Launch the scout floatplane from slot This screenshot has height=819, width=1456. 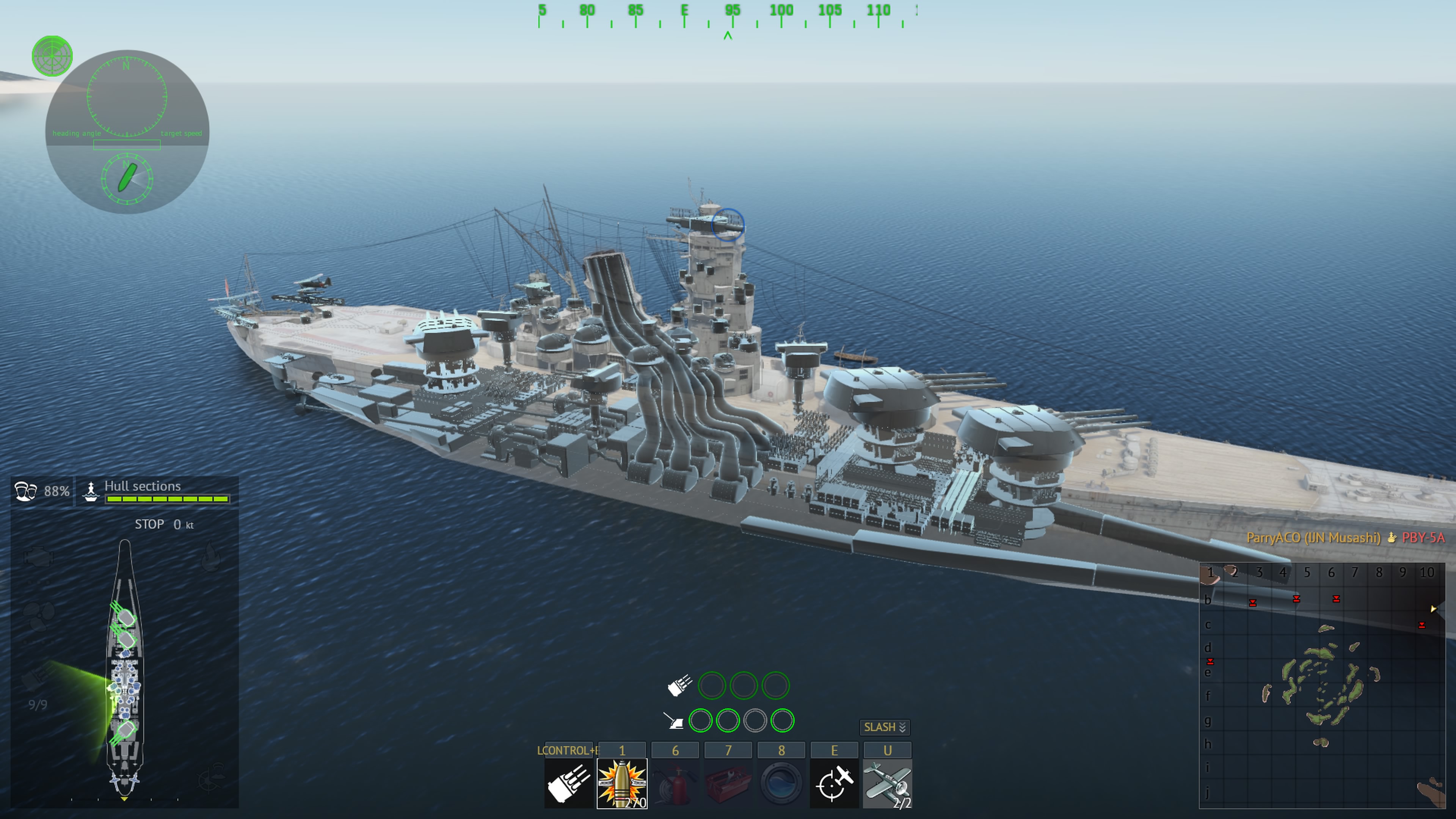click(x=887, y=783)
